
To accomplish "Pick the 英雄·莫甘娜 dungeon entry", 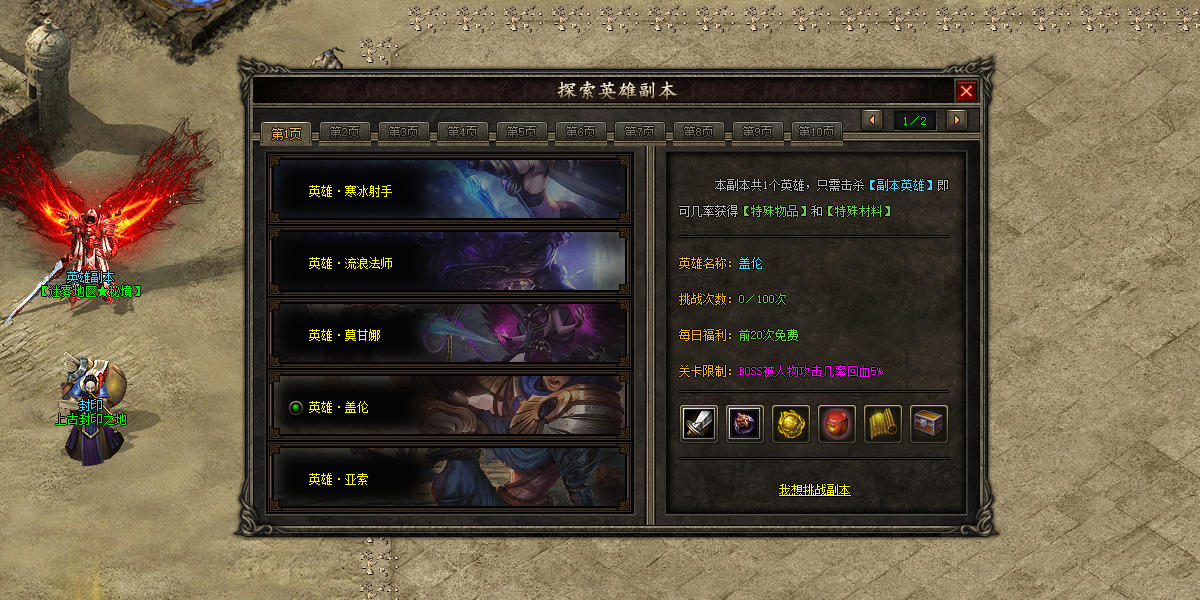I will tap(449, 335).
